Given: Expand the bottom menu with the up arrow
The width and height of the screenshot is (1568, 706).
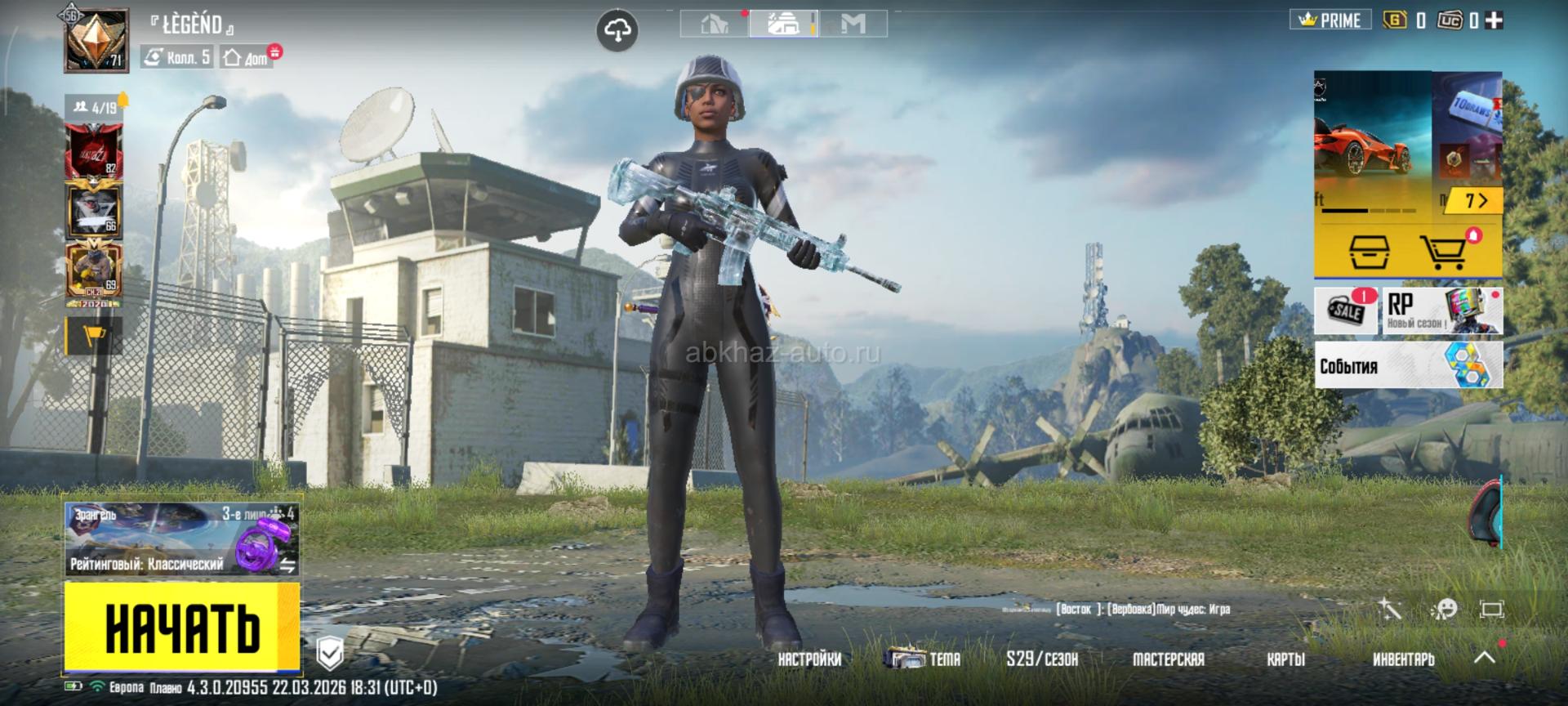Looking at the screenshot, I should coord(1485,657).
